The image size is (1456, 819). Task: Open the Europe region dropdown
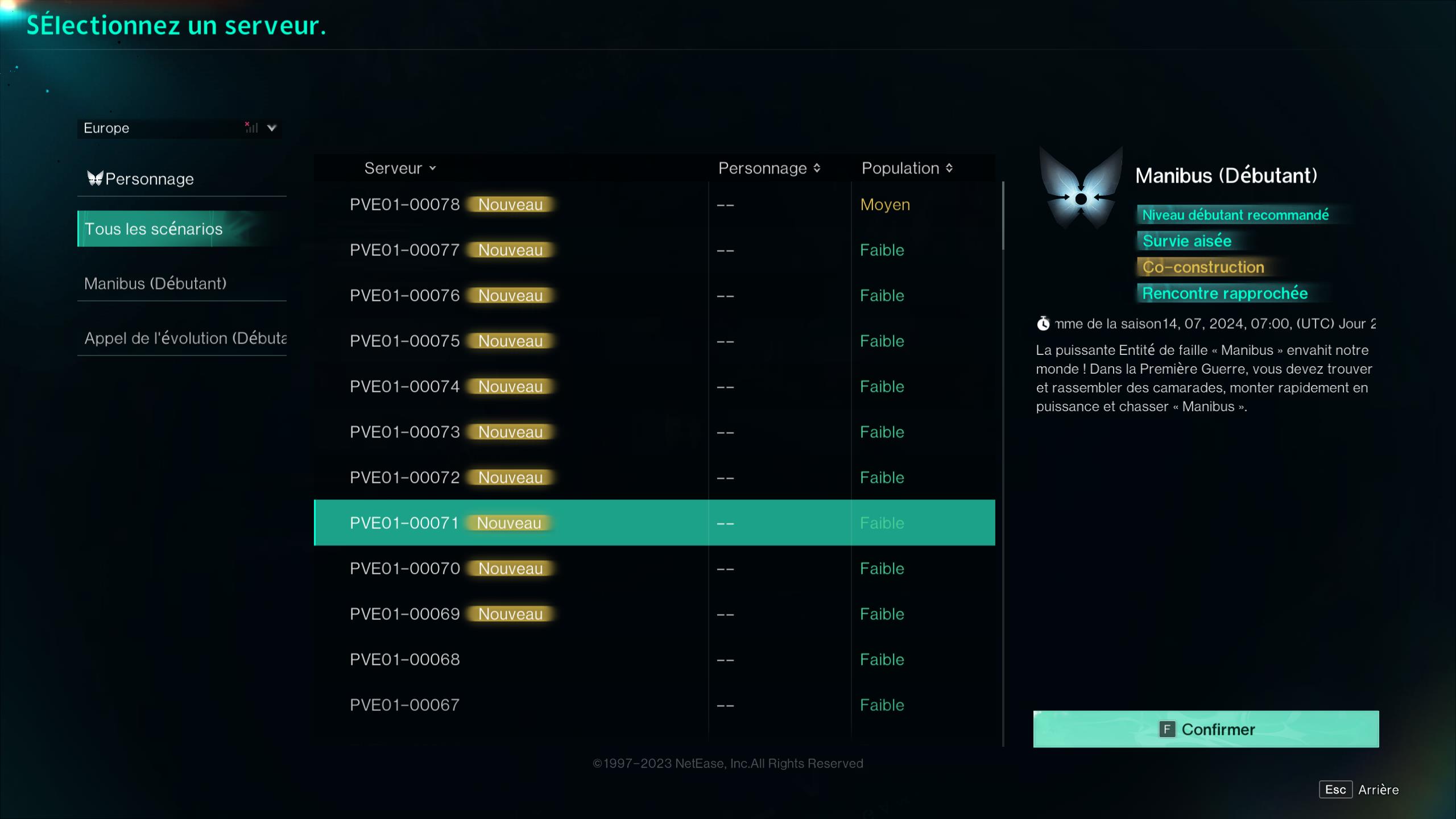pyautogui.click(x=271, y=128)
